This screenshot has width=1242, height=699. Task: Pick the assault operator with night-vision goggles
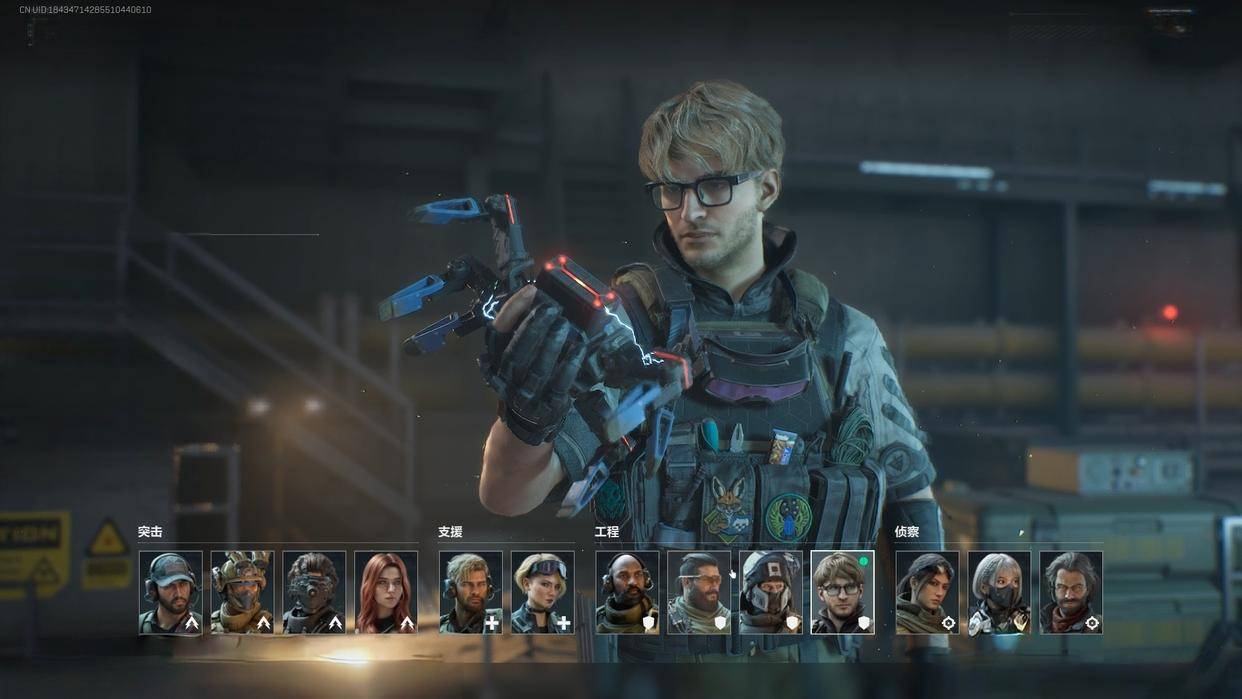tap(314, 592)
